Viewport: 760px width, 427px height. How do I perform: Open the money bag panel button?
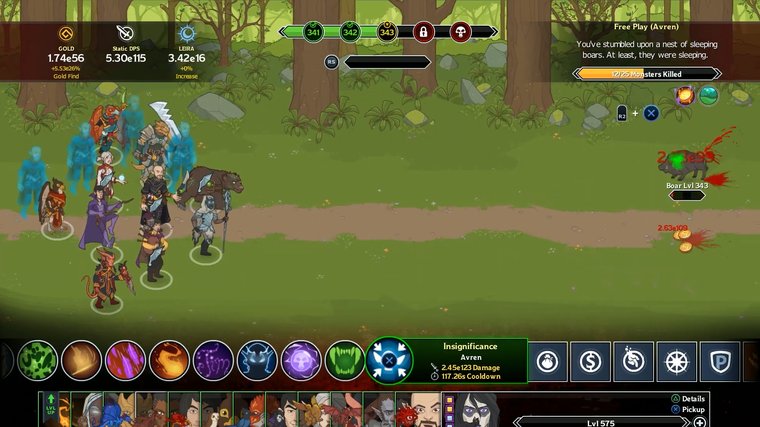[x=547, y=361]
